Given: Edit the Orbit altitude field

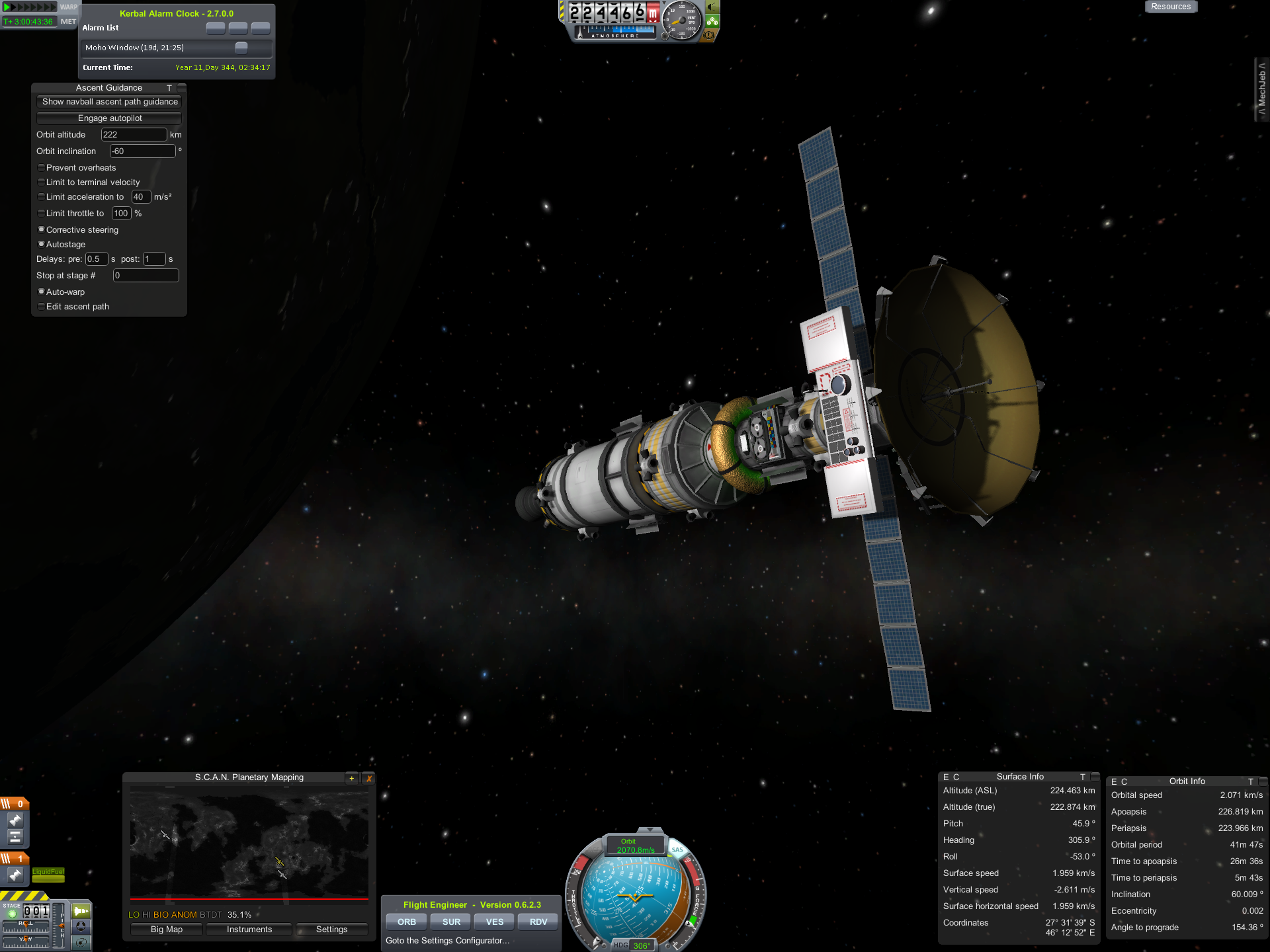Looking at the screenshot, I should pos(134,135).
